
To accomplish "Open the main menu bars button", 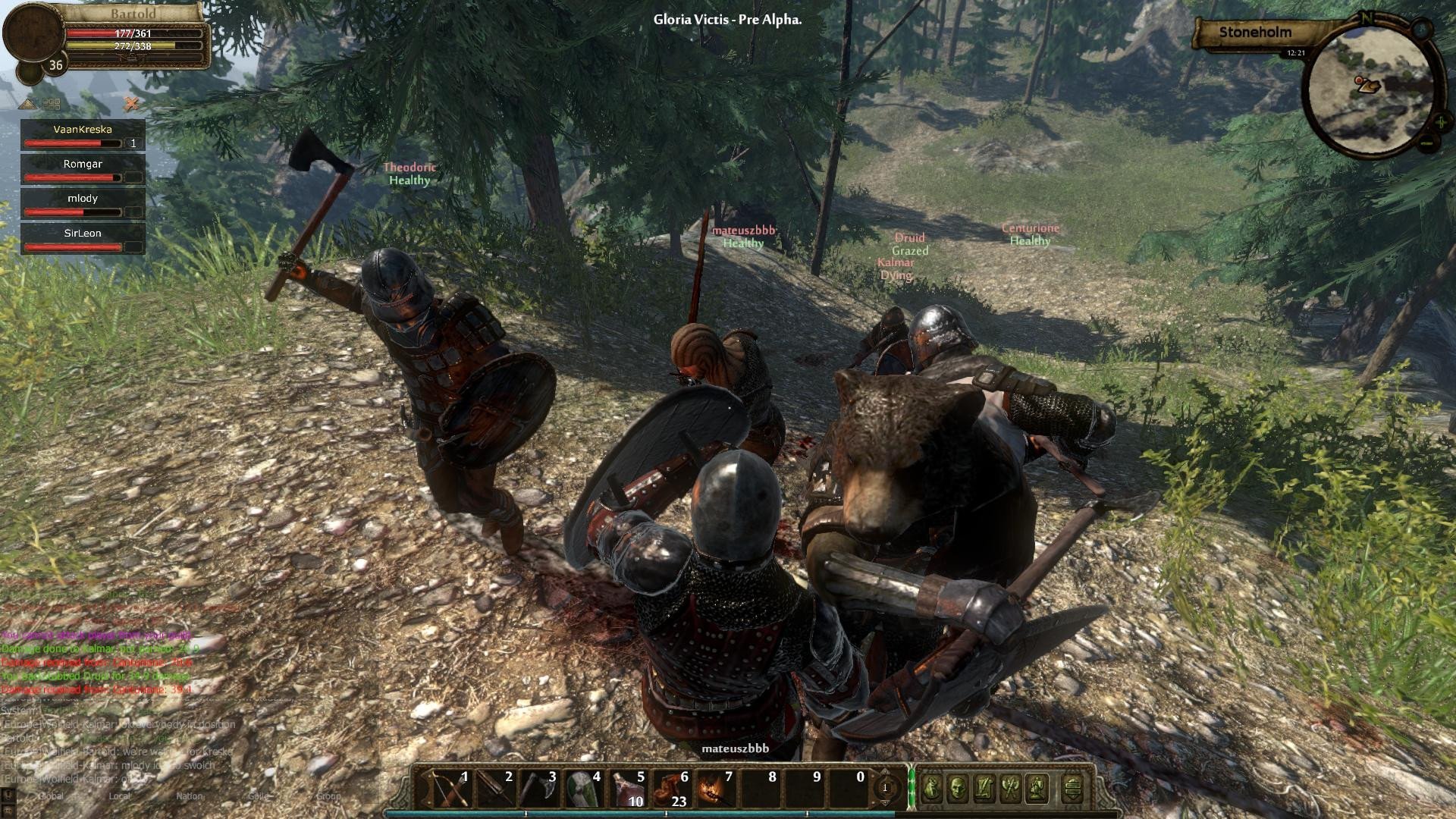I will tap(1072, 789).
